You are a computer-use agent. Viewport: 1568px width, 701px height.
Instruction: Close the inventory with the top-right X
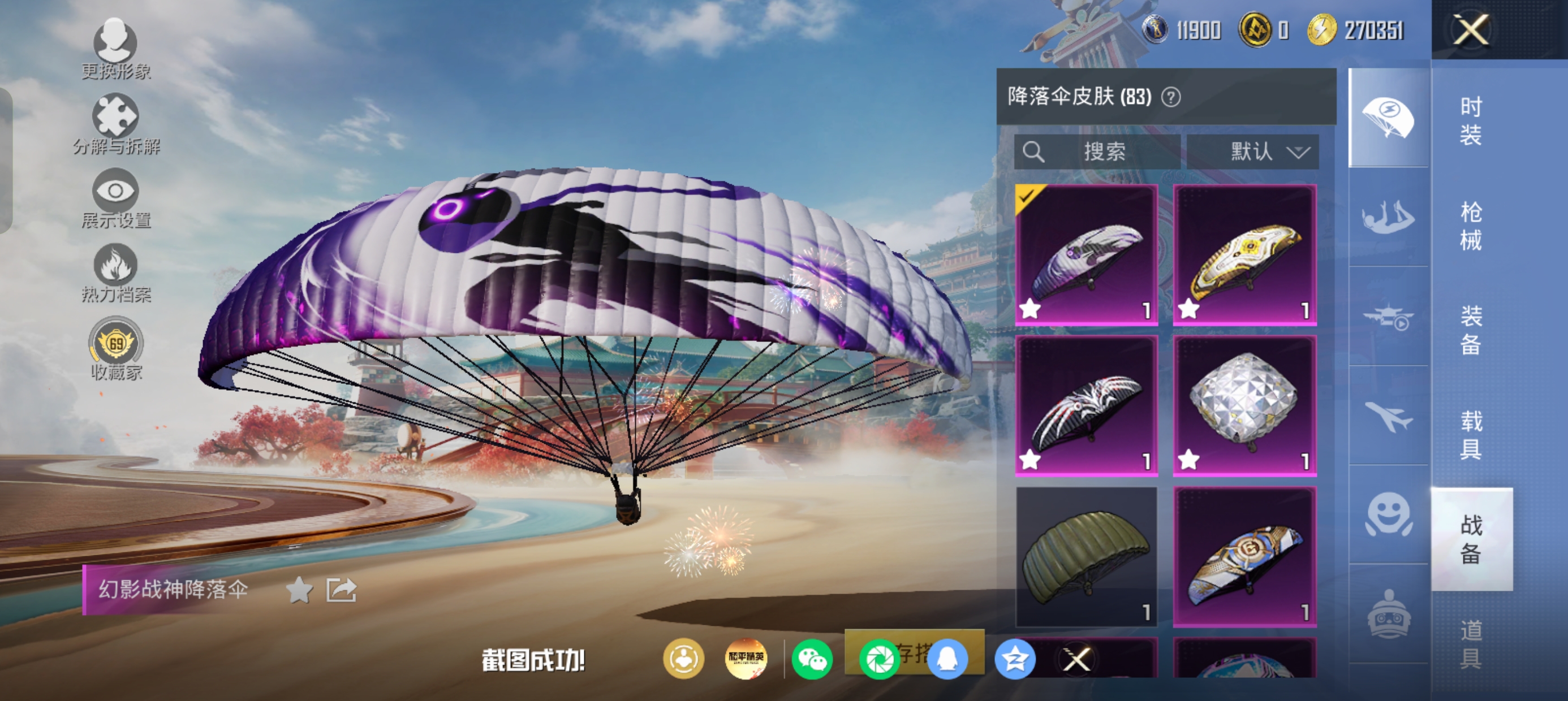(1471, 30)
